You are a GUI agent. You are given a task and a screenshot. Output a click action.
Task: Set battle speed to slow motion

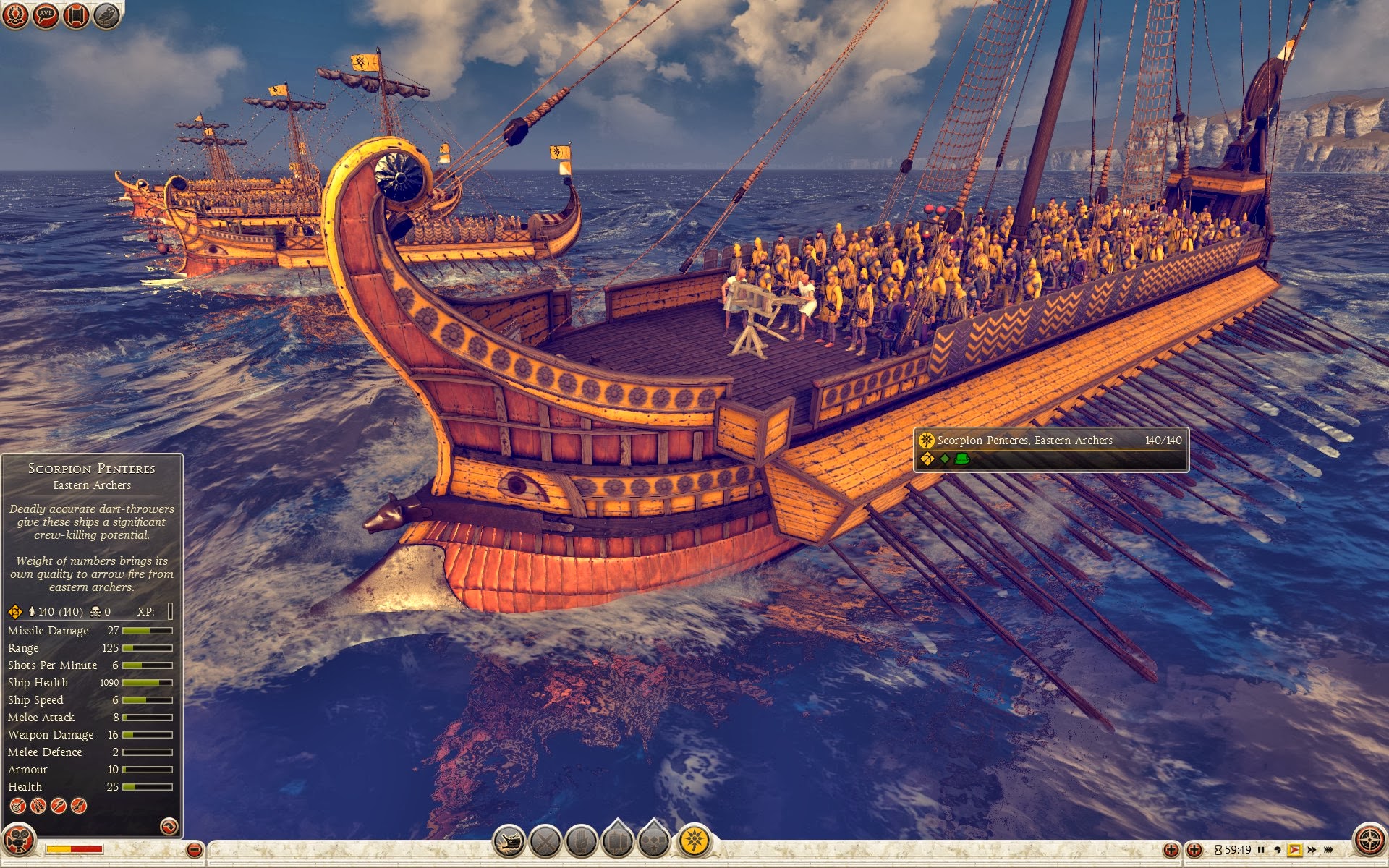click(1277, 850)
